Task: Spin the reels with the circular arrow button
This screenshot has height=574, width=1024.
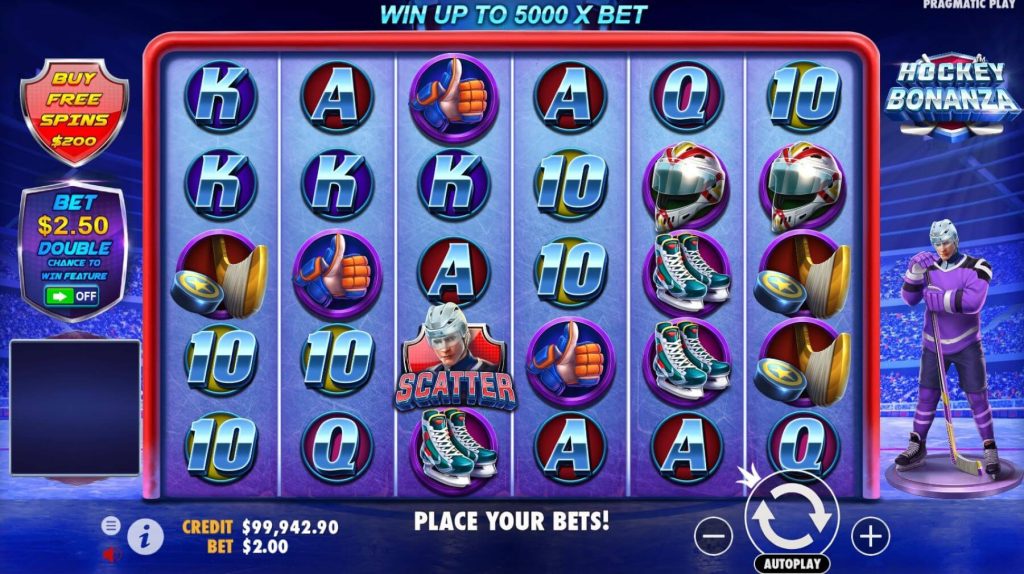Action: coord(792,517)
